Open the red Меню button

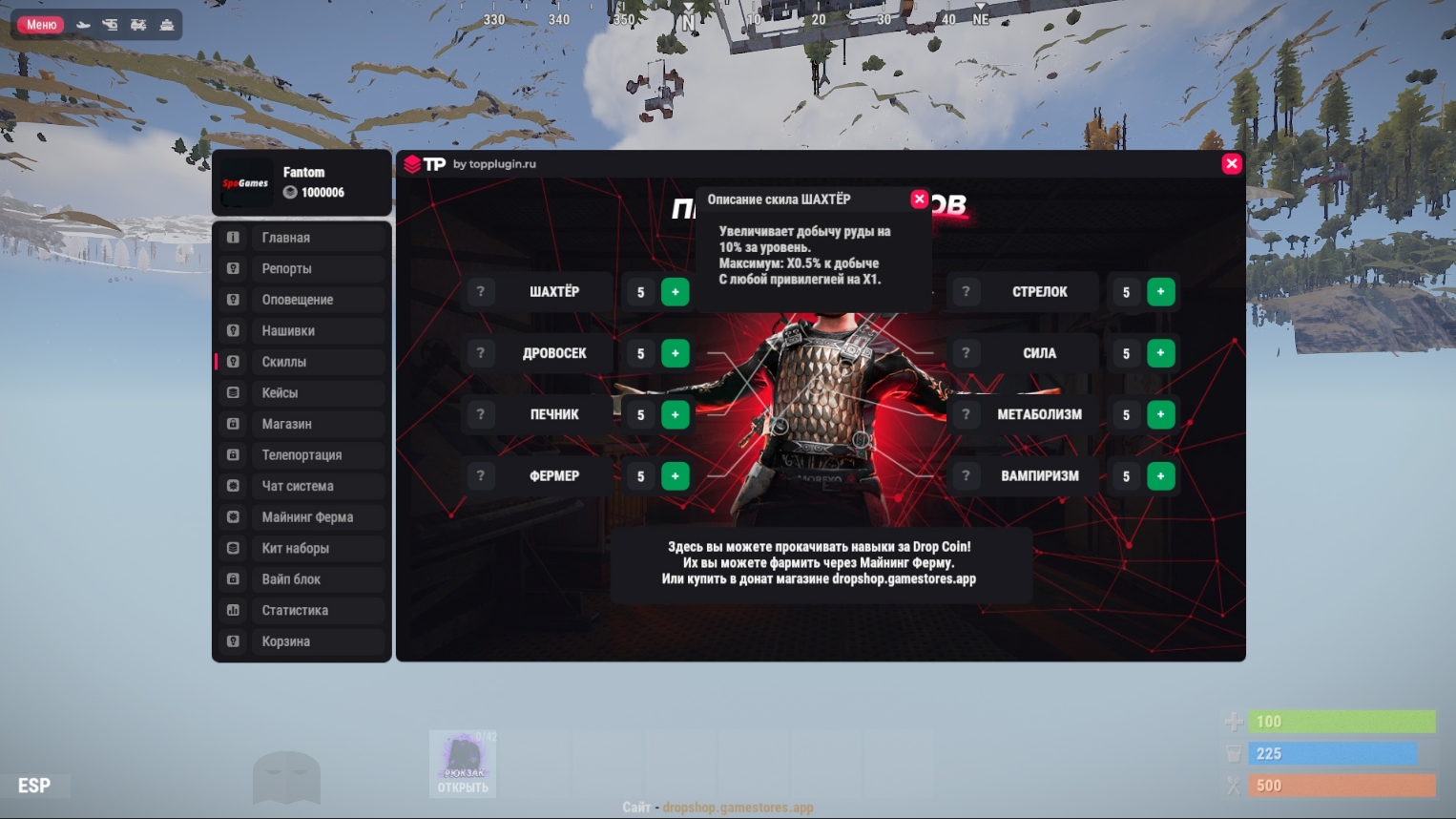pos(41,25)
